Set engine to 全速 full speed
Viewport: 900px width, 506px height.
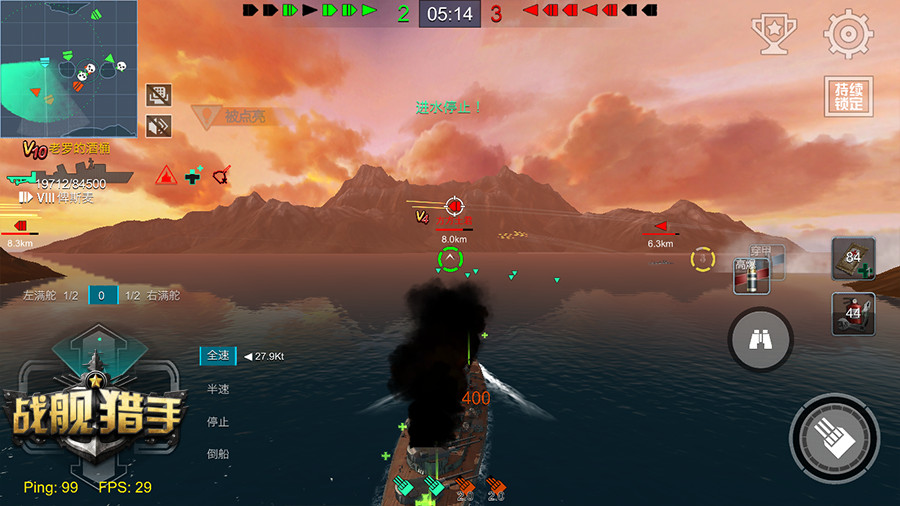pyautogui.click(x=219, y=355)
